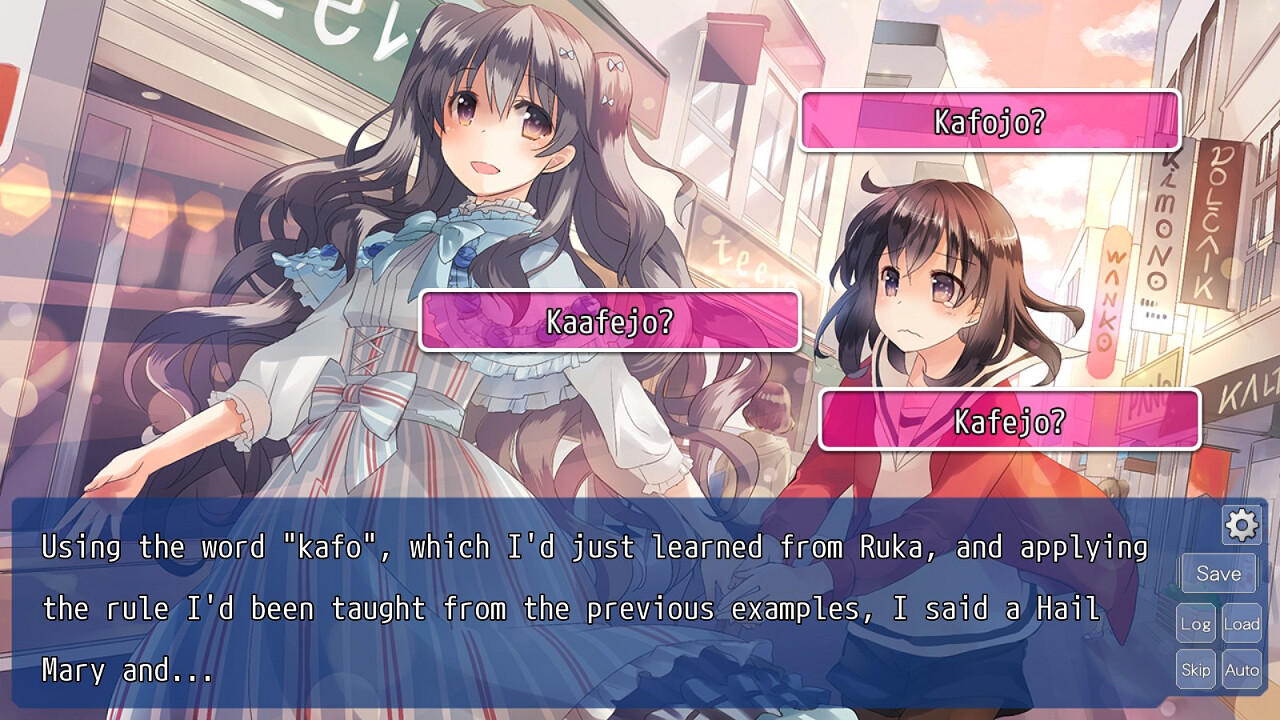The width and height of the screenshot is (1280, 720).
Task: Choose the "Kafojo?" answer
Action: pos(989,121)
